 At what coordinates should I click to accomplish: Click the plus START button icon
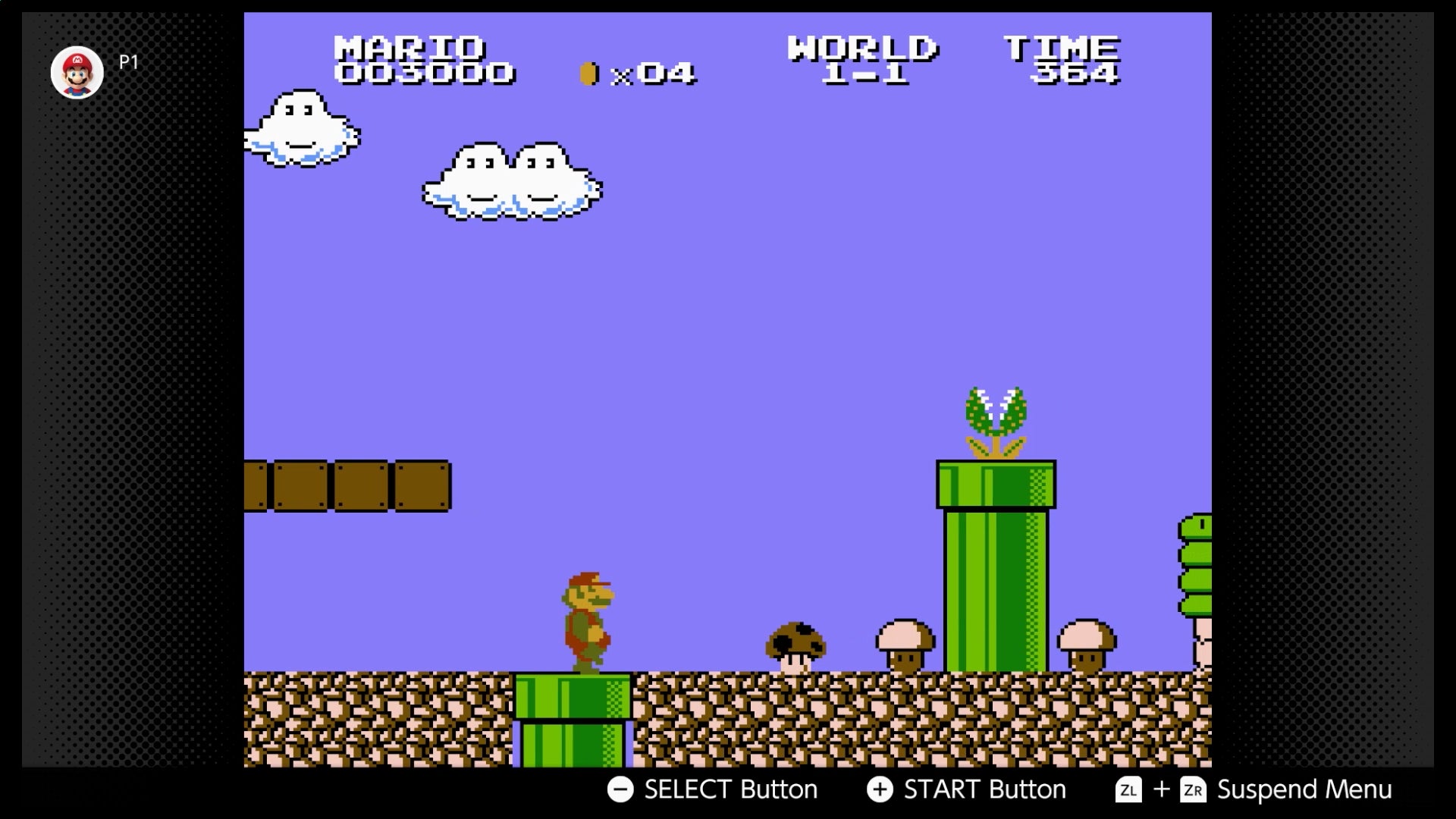tap(880, 789)
